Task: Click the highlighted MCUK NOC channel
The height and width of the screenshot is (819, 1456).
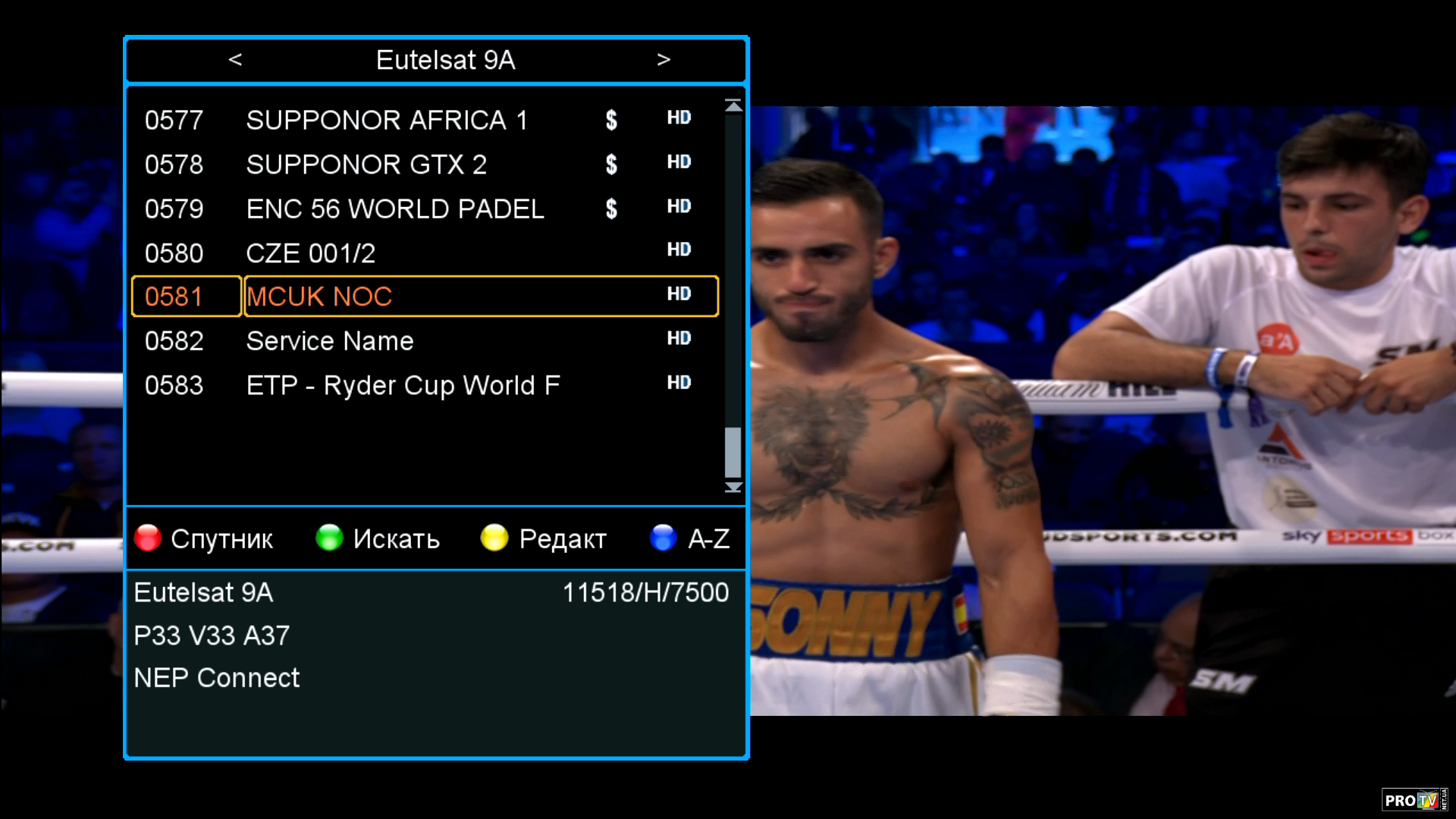Action: coord(319,297)
